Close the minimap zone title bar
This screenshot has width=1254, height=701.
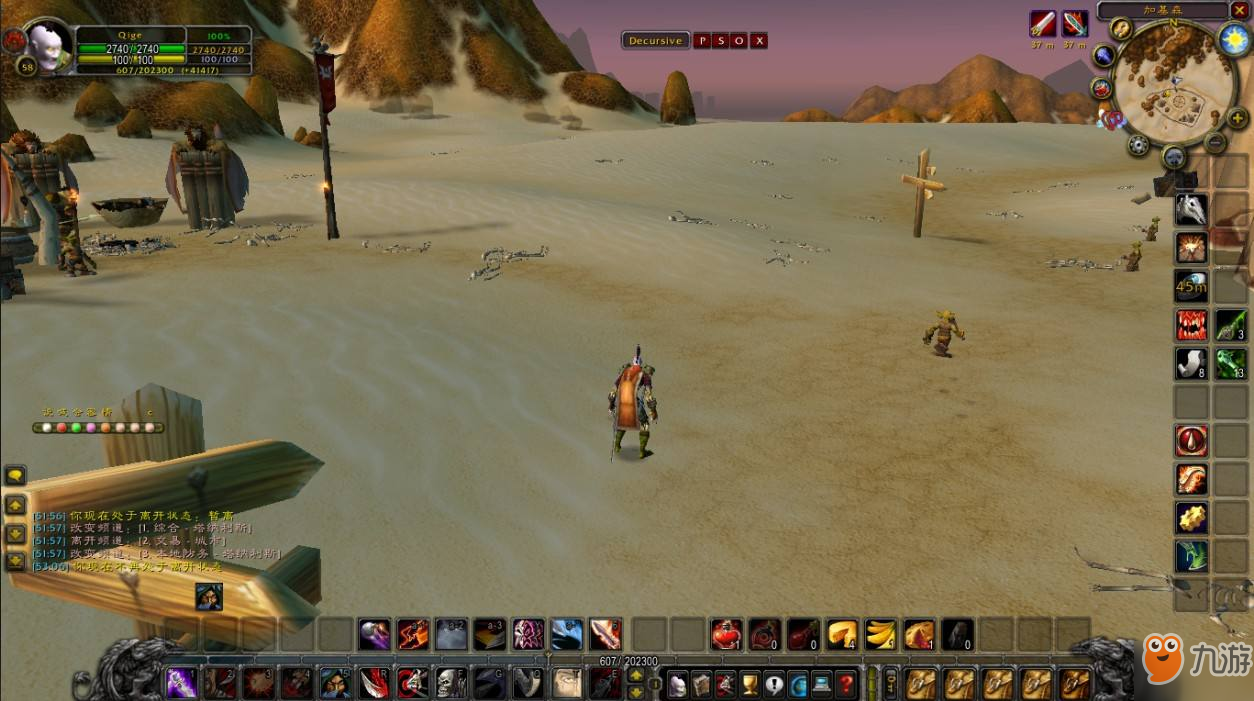pyautogui.click(x=1240, y=10)
